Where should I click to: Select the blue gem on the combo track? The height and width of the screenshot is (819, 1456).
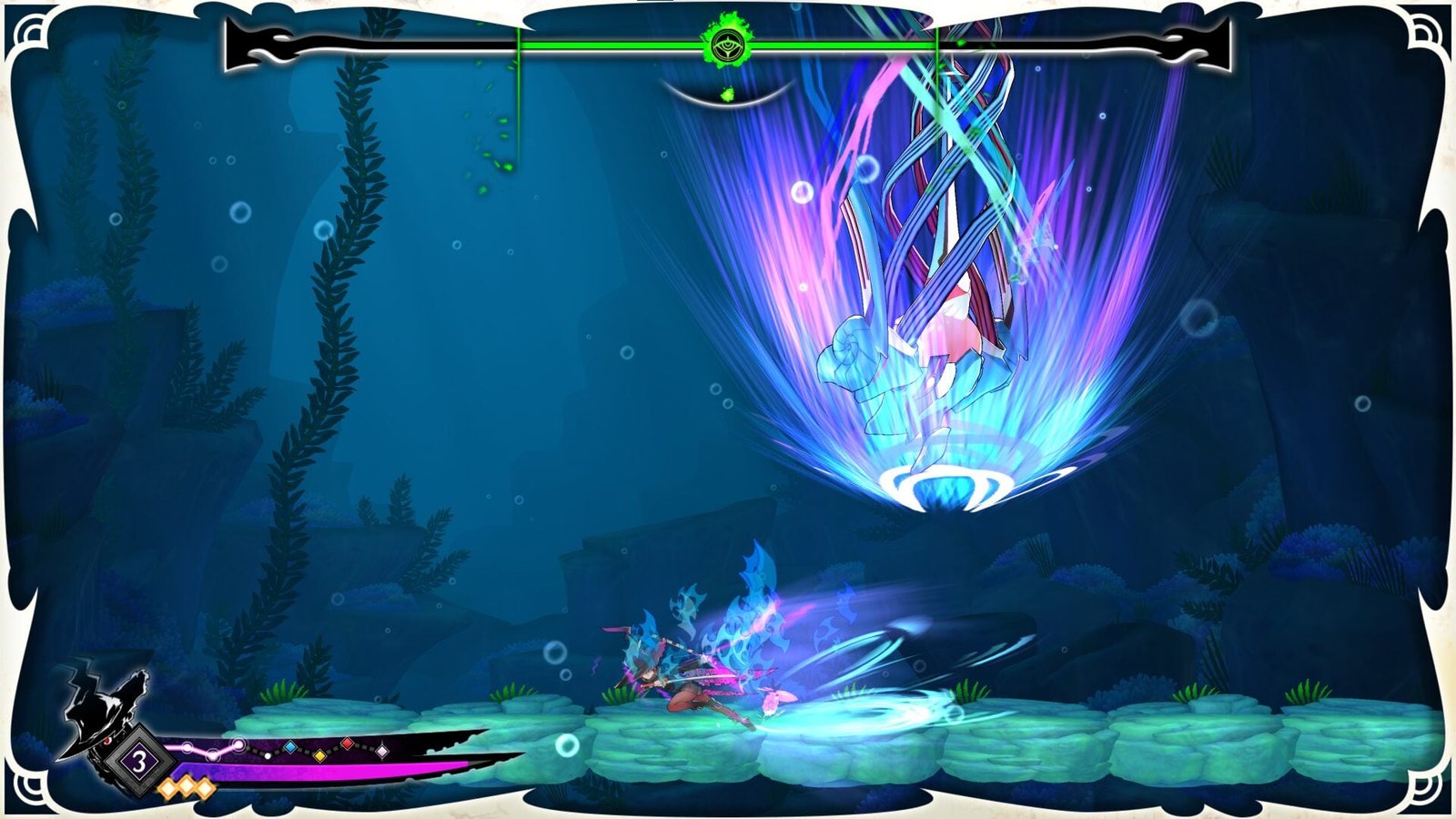[289, 747]
